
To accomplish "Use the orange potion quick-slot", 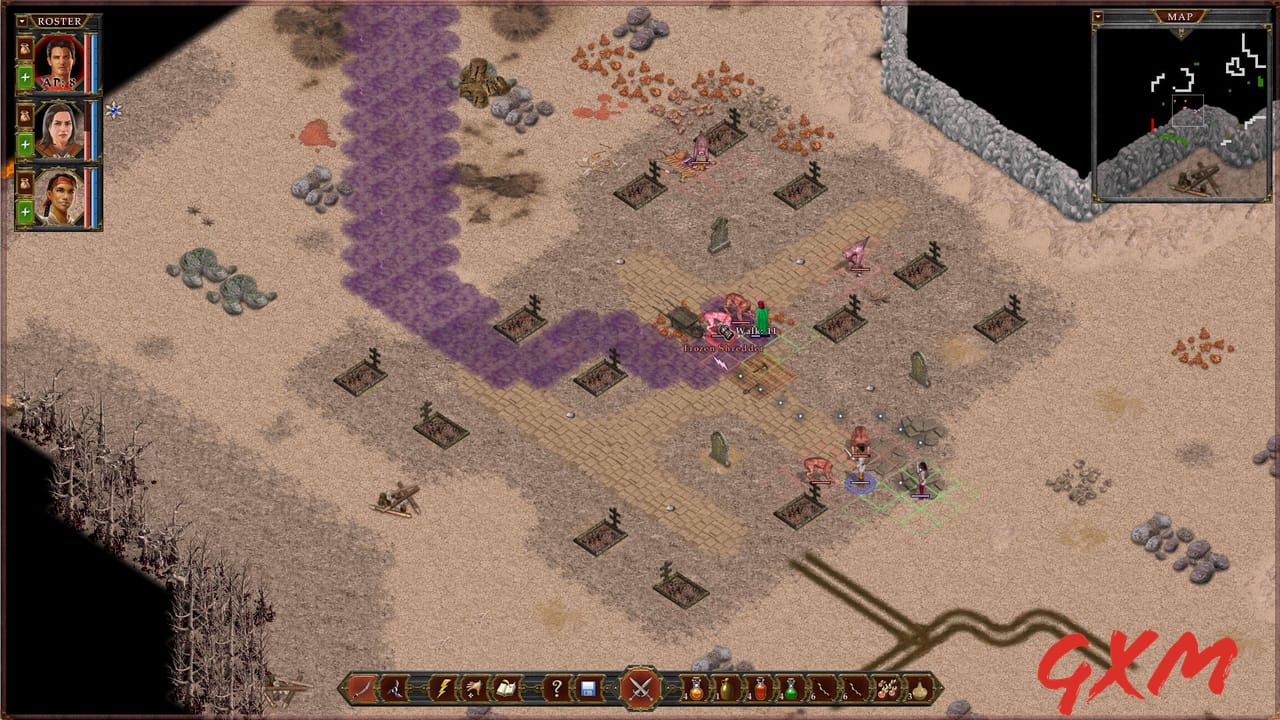I will [695, 690].
